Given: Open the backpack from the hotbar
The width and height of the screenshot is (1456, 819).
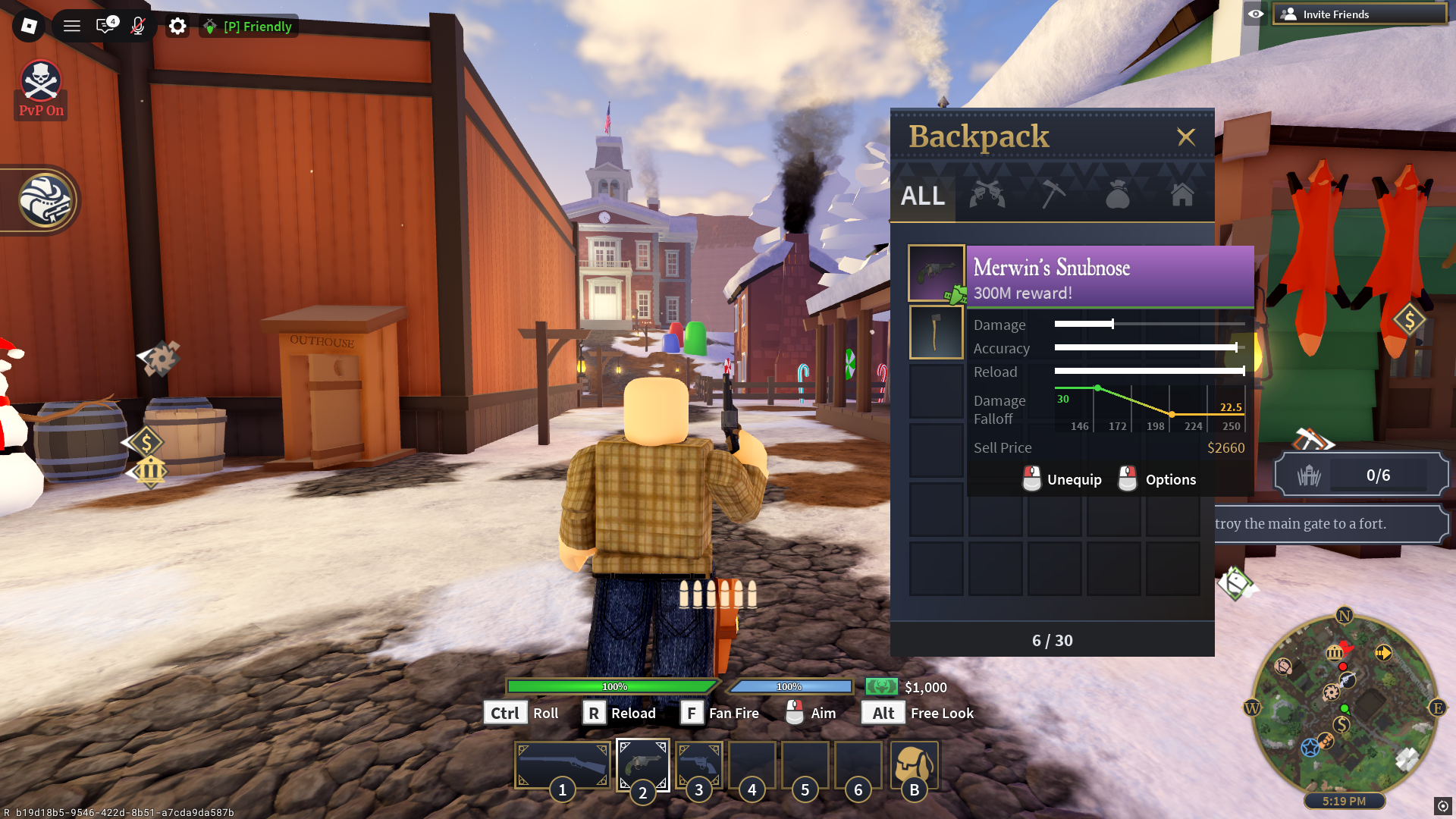Looking at the screenshot, I should 913,766.
